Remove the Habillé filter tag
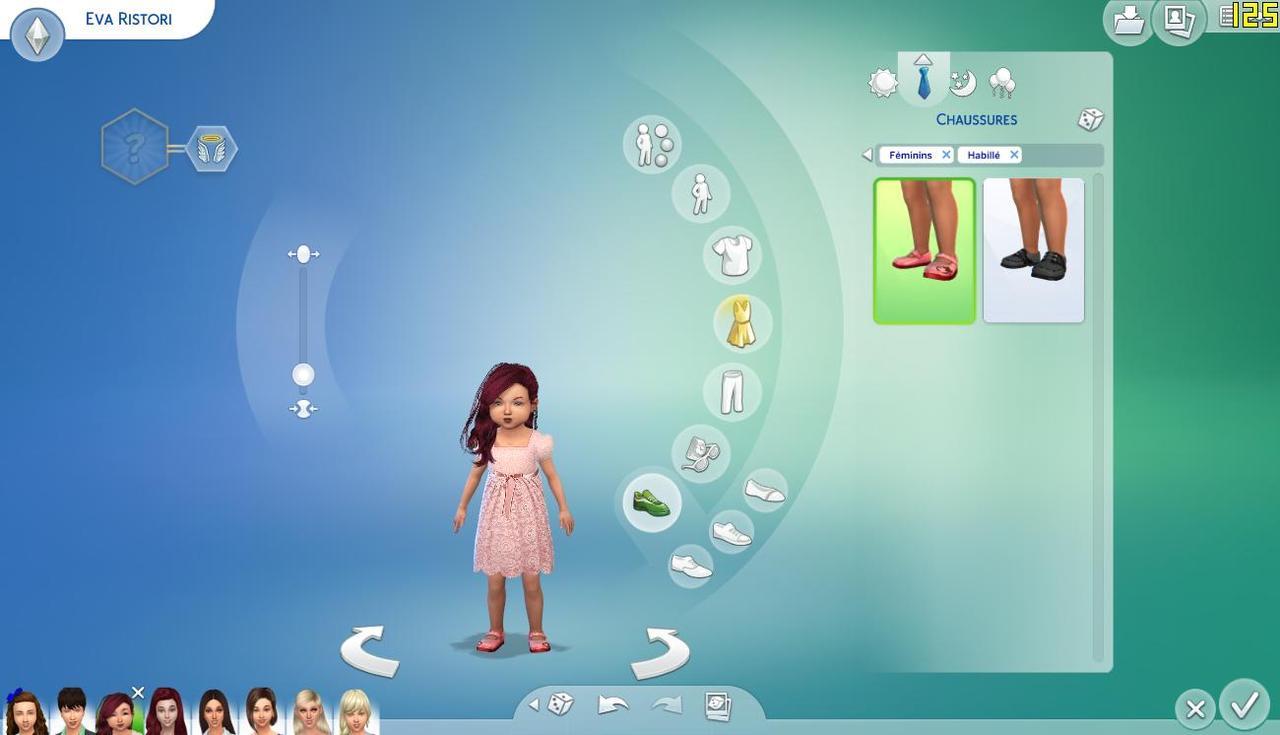Viewport: 1280px width, 735px height. (x=1013, y=155)
